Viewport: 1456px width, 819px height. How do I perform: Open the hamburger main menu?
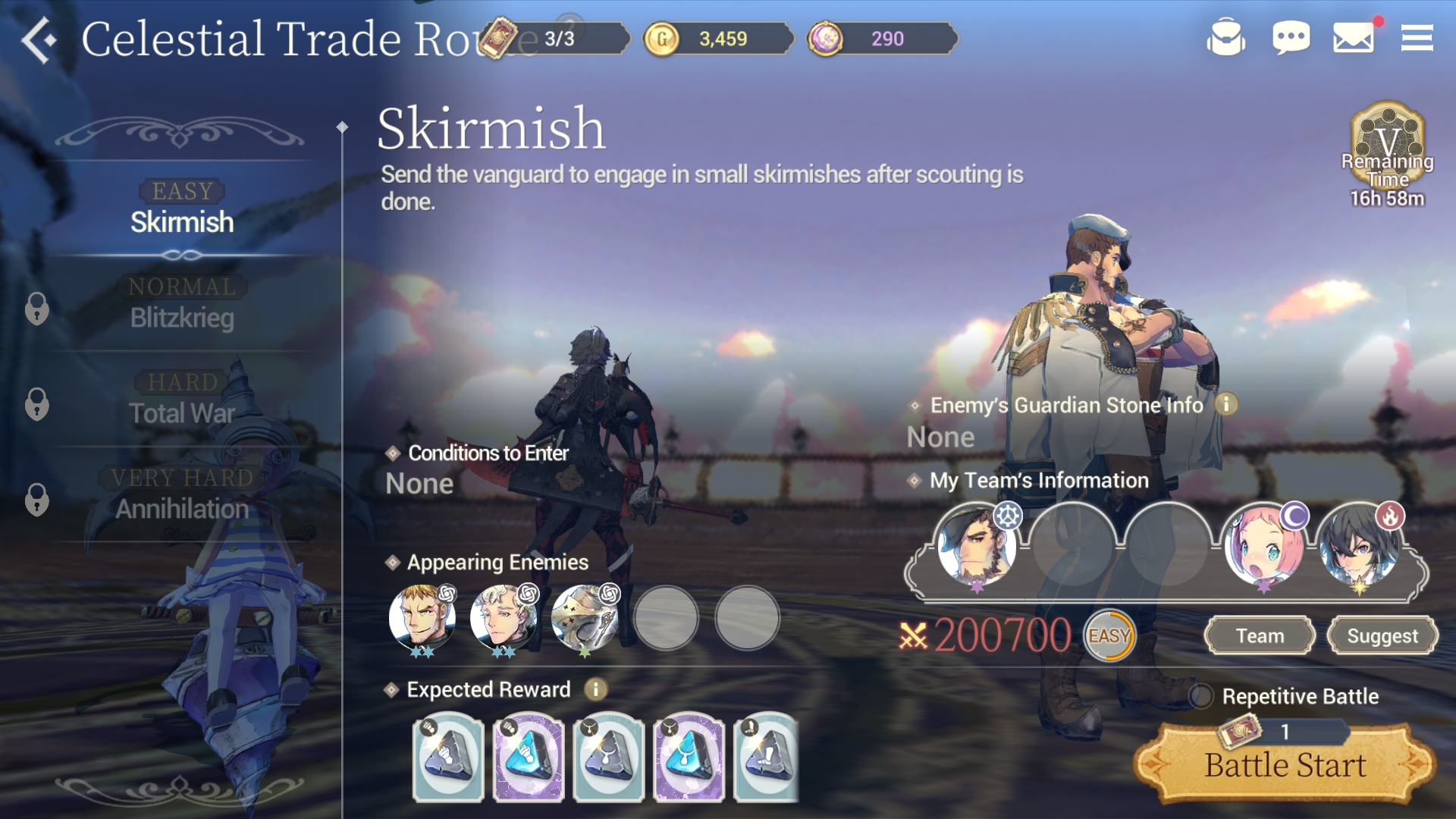coord(1417,38)
